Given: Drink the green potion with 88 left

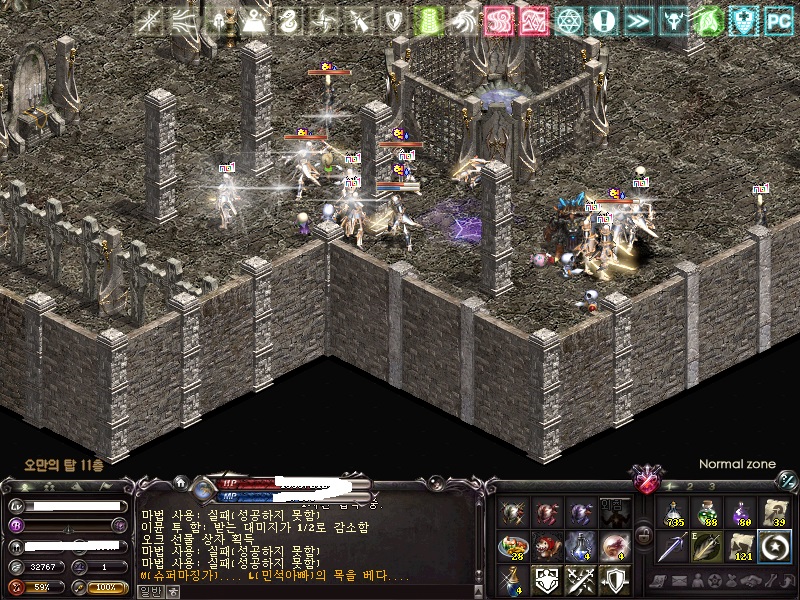Looking at the screenshot, I should pos(708,513).
